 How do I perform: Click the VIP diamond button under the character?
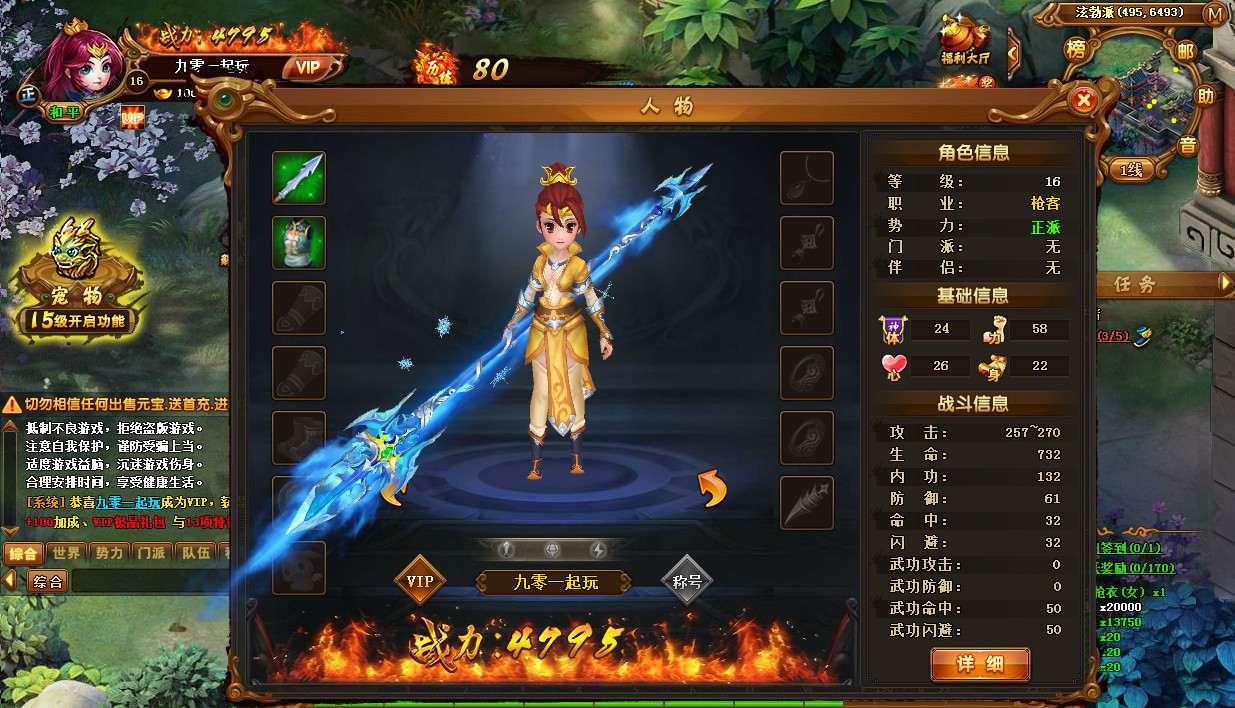tap(420, 581)
